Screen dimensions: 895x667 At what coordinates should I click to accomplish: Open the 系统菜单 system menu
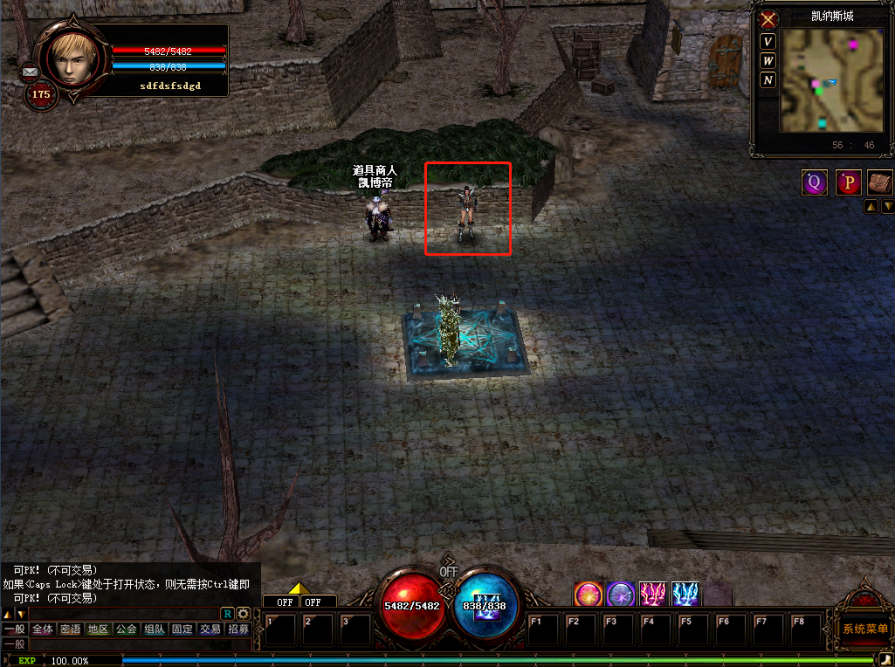tap(865, 629)
